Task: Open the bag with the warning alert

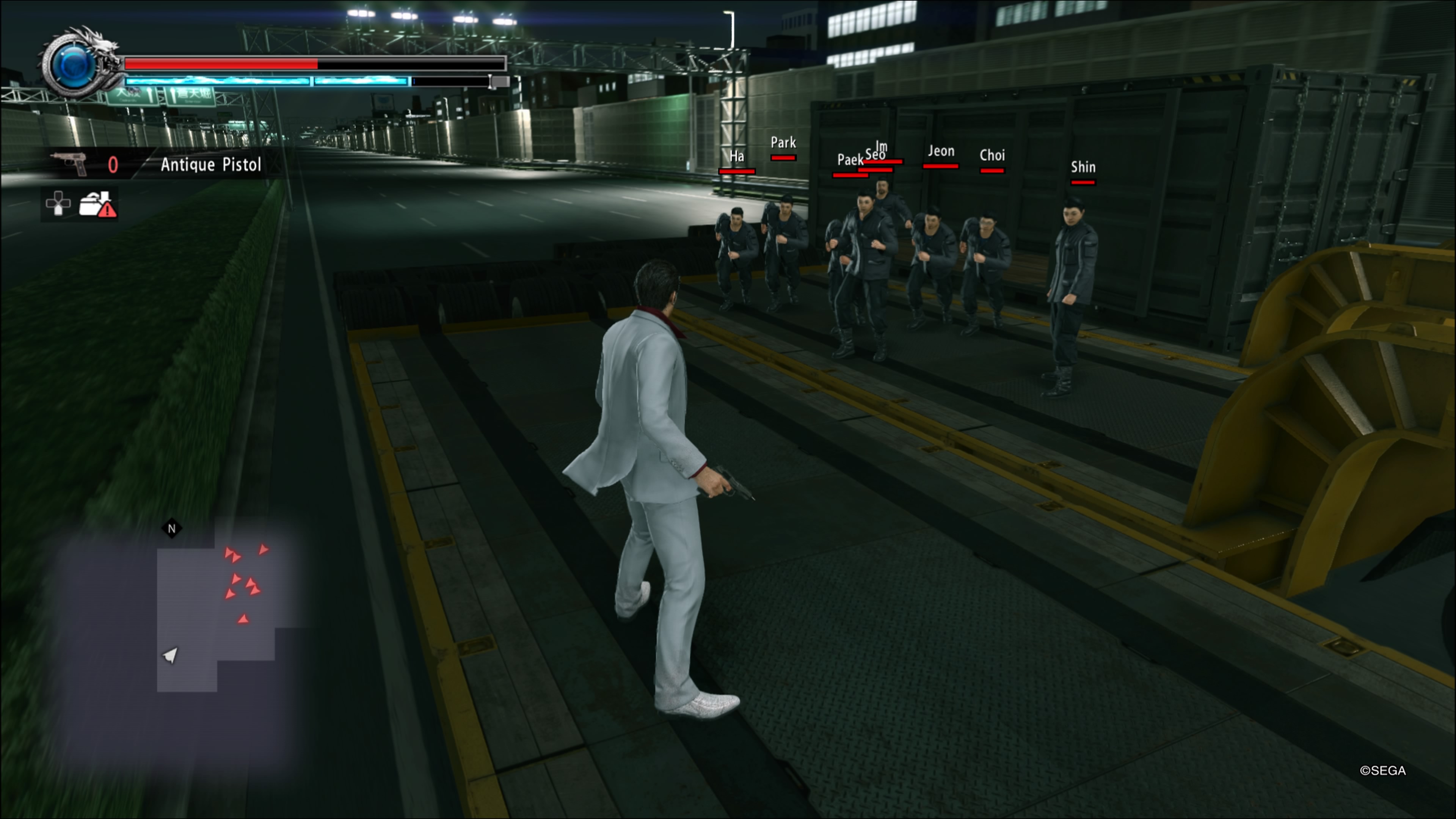Action: click(97, 204)
